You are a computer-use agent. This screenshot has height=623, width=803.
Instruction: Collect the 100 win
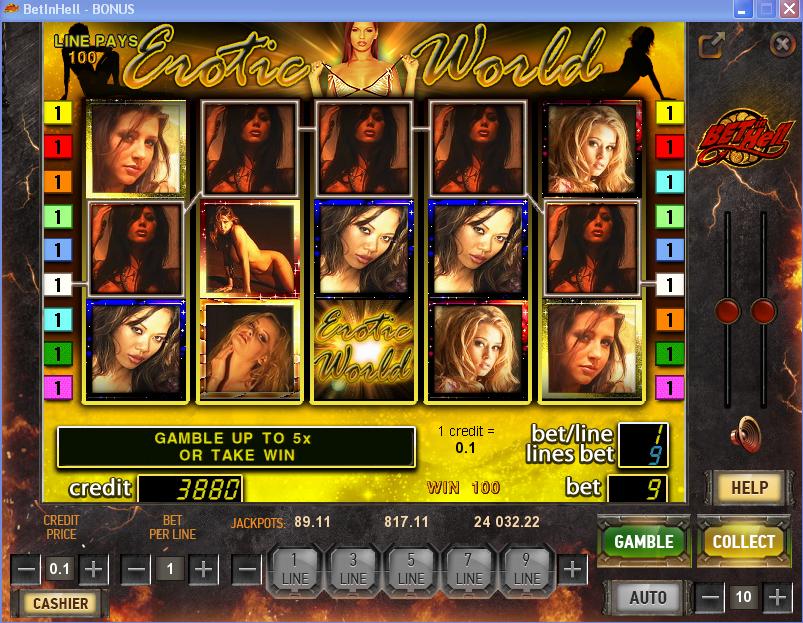point(743,541)
